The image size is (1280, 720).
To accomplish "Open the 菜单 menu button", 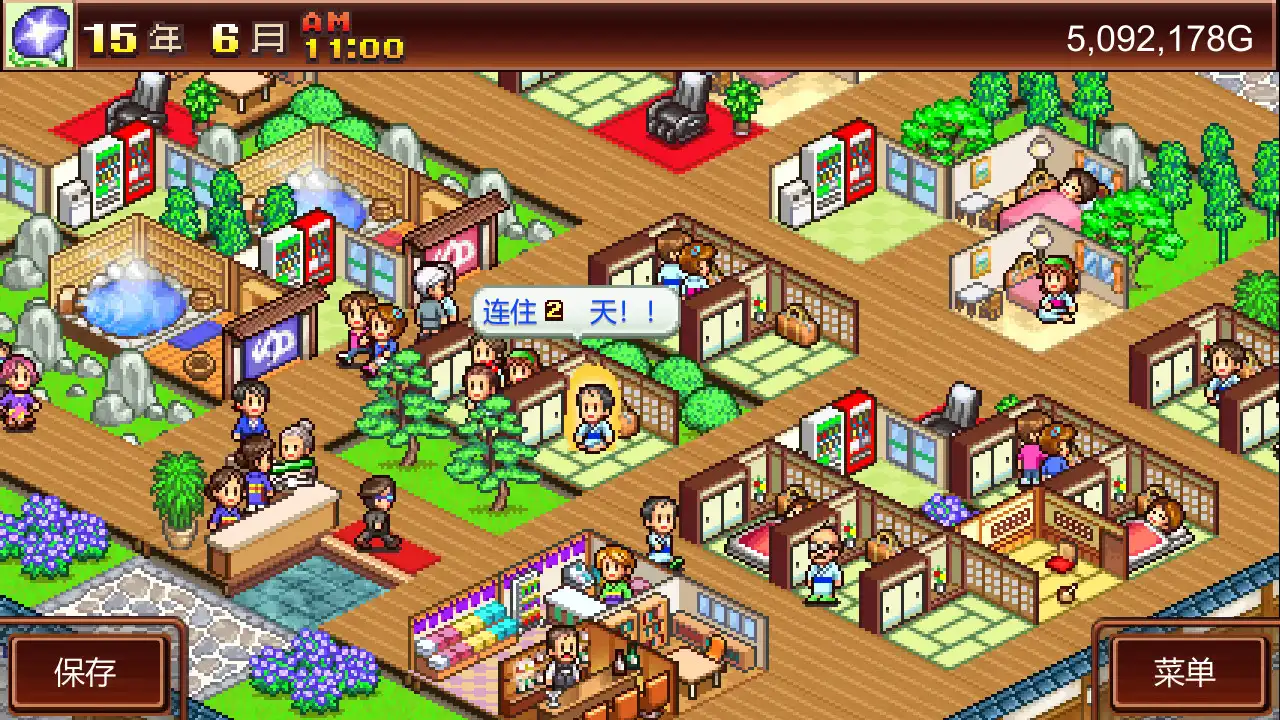I will pos(1188,672).
